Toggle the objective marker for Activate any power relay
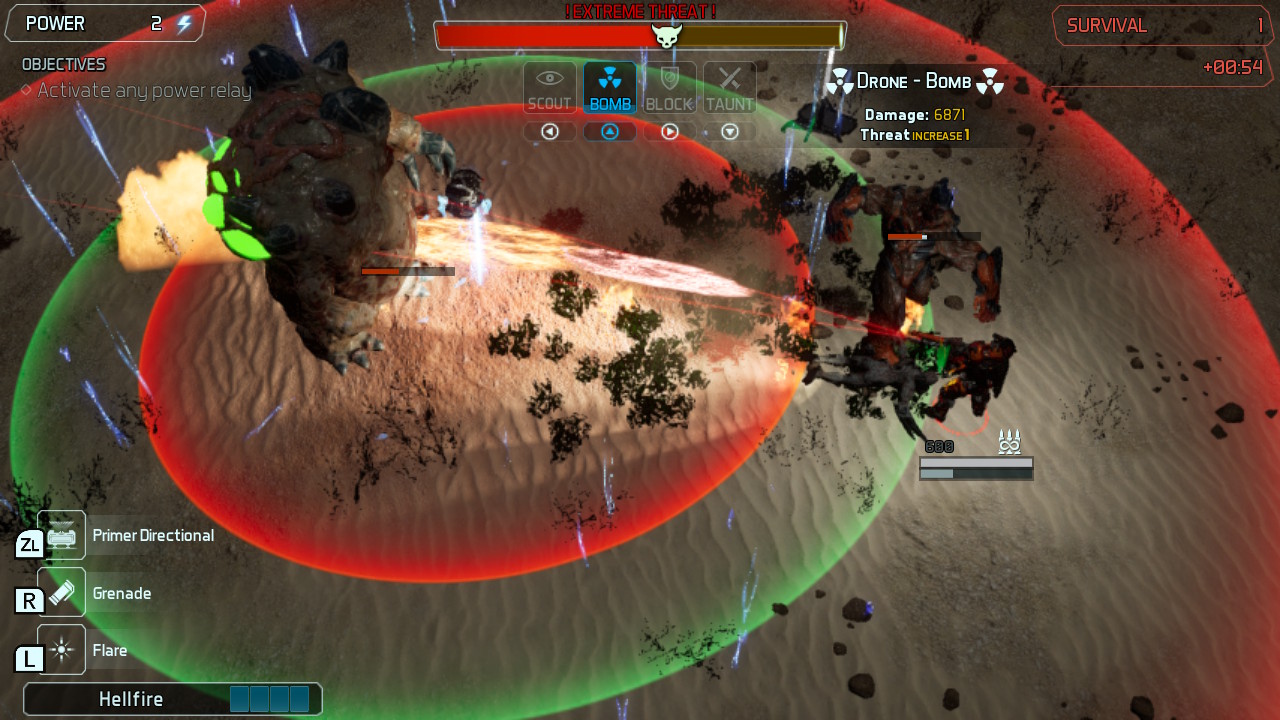 coord(26,90)
